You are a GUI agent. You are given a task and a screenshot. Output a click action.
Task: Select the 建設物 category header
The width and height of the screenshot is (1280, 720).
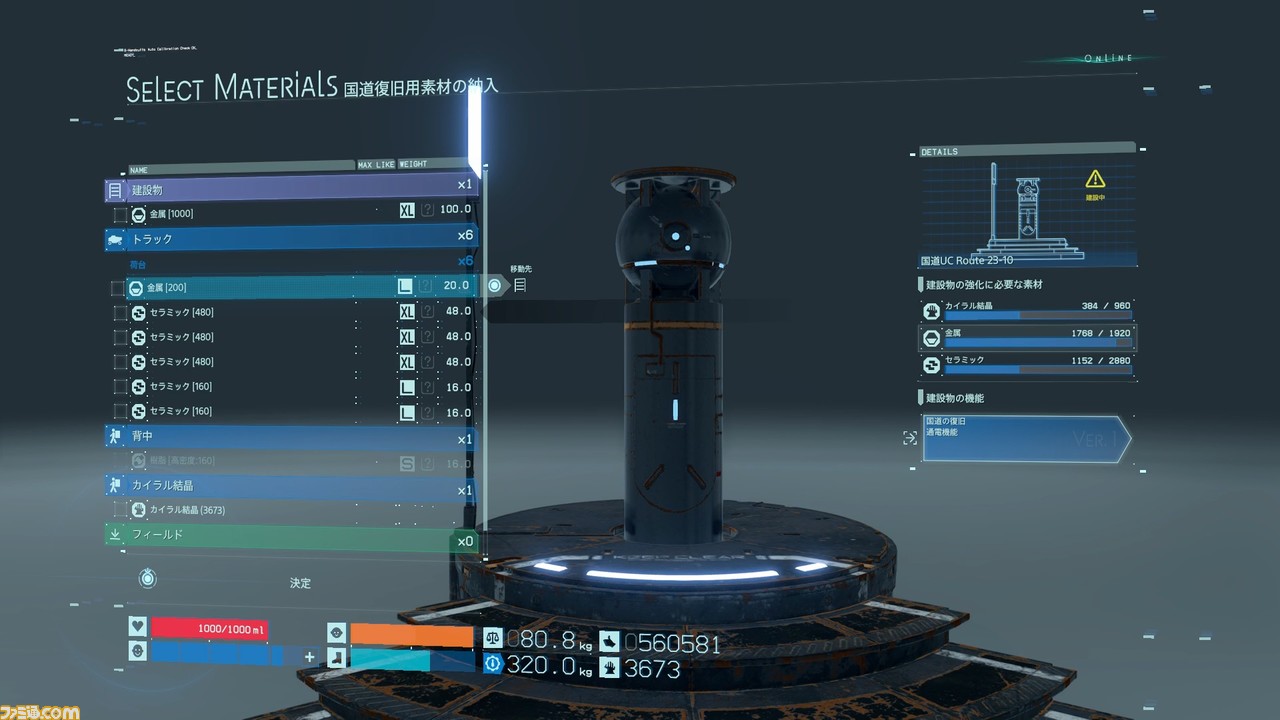pyautogui.click(x=290, y=188)
